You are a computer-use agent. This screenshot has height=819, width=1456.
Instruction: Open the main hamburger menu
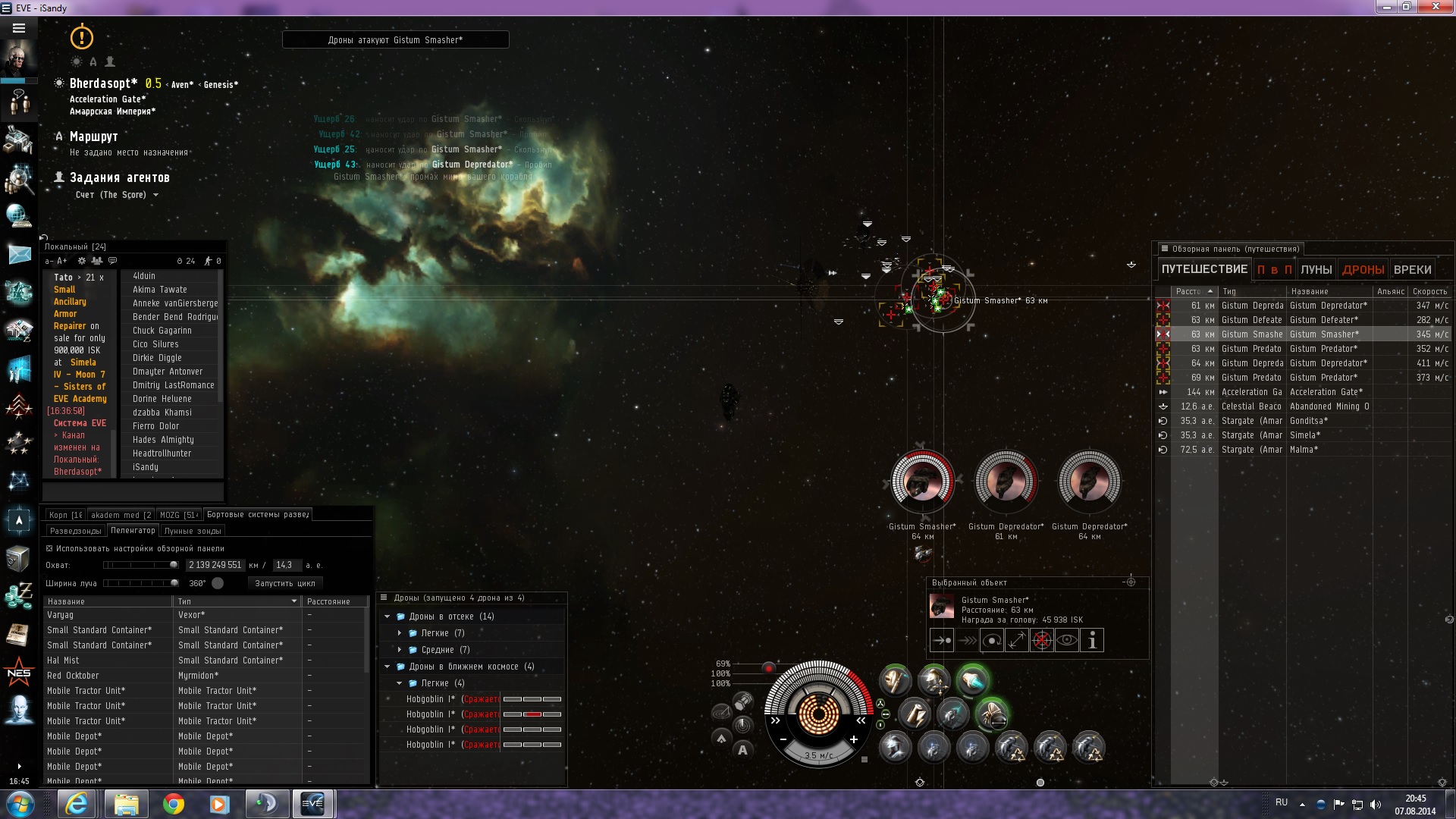[x=19, y=28]
